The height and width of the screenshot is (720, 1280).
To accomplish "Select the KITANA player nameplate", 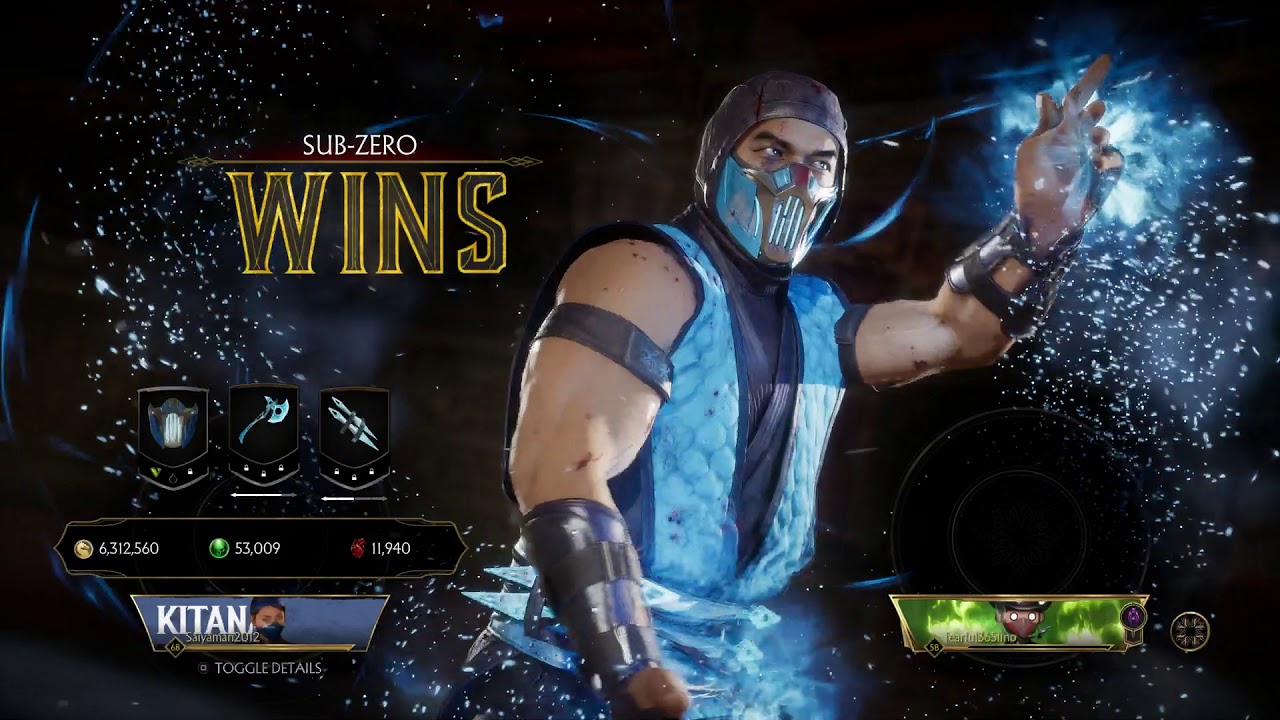I will [x=230, y=620].
